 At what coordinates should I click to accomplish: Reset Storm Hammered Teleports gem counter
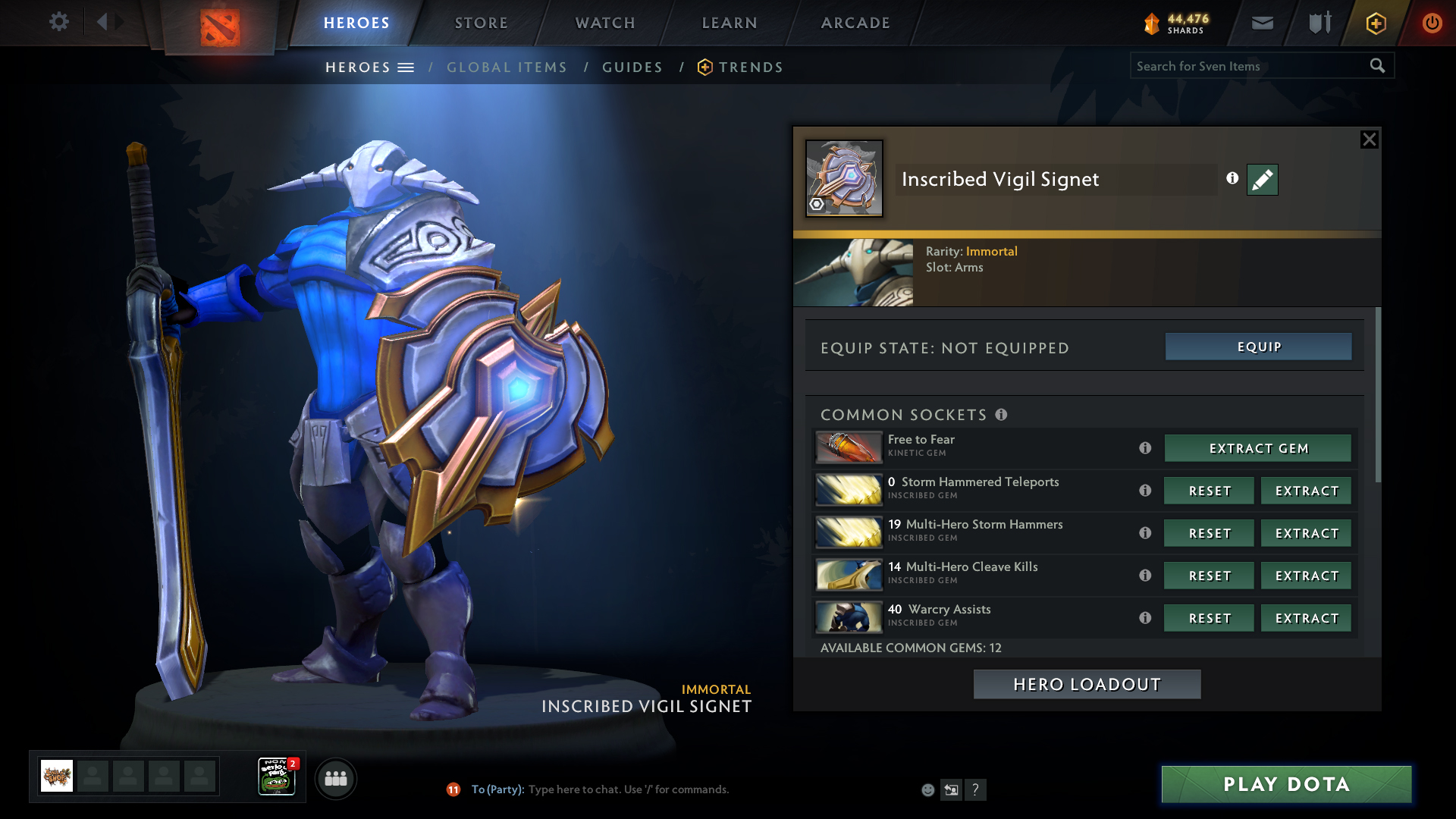coord(1209,491)
